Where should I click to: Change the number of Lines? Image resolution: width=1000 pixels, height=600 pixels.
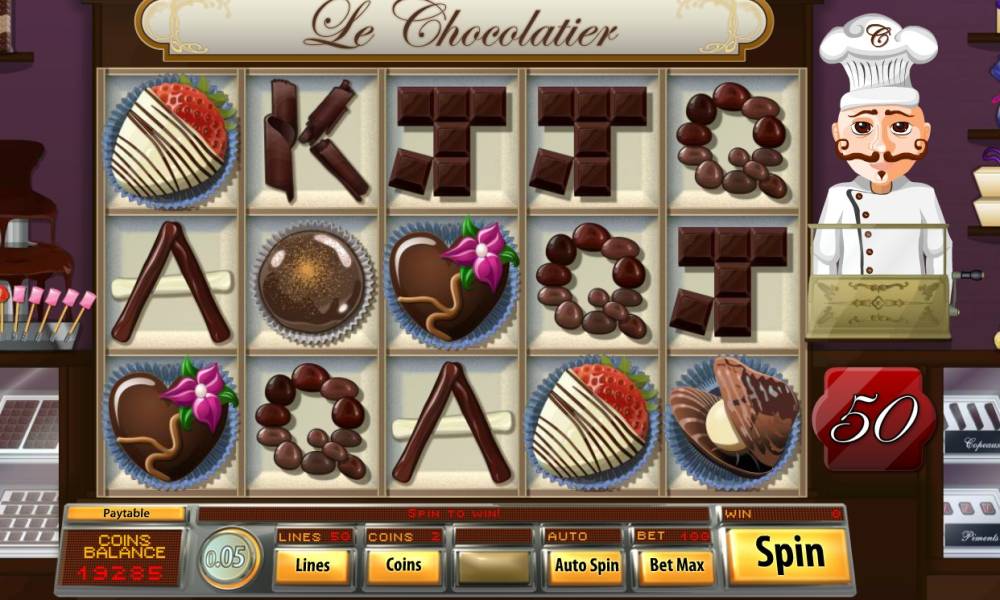pyautogui.click(x=312, y=566)
